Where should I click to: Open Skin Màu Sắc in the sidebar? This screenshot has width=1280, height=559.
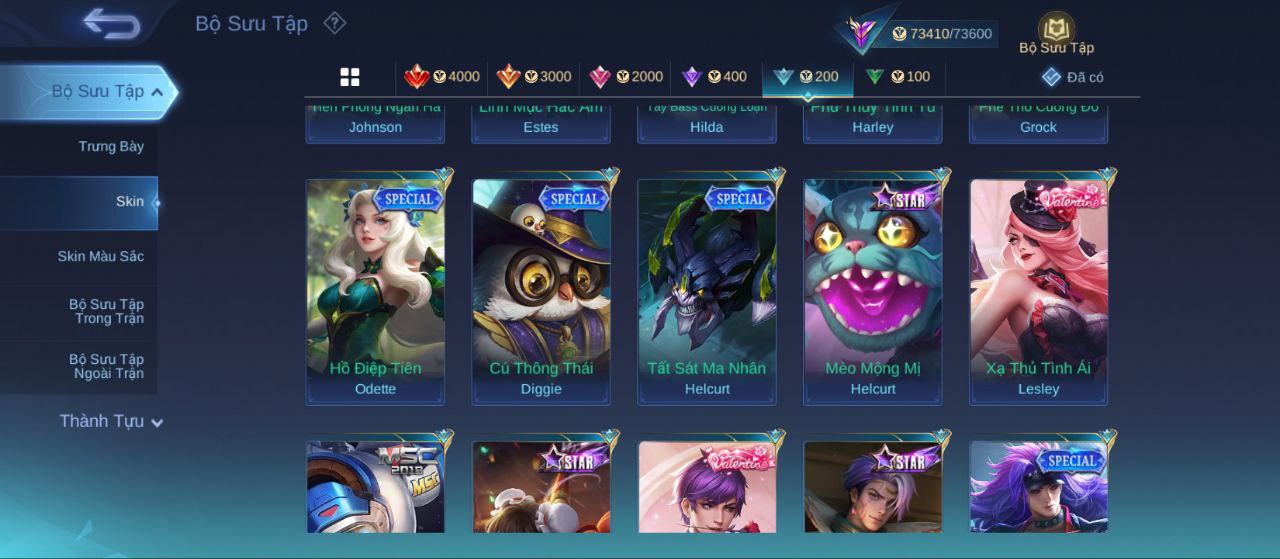click(x=100, y=256)
